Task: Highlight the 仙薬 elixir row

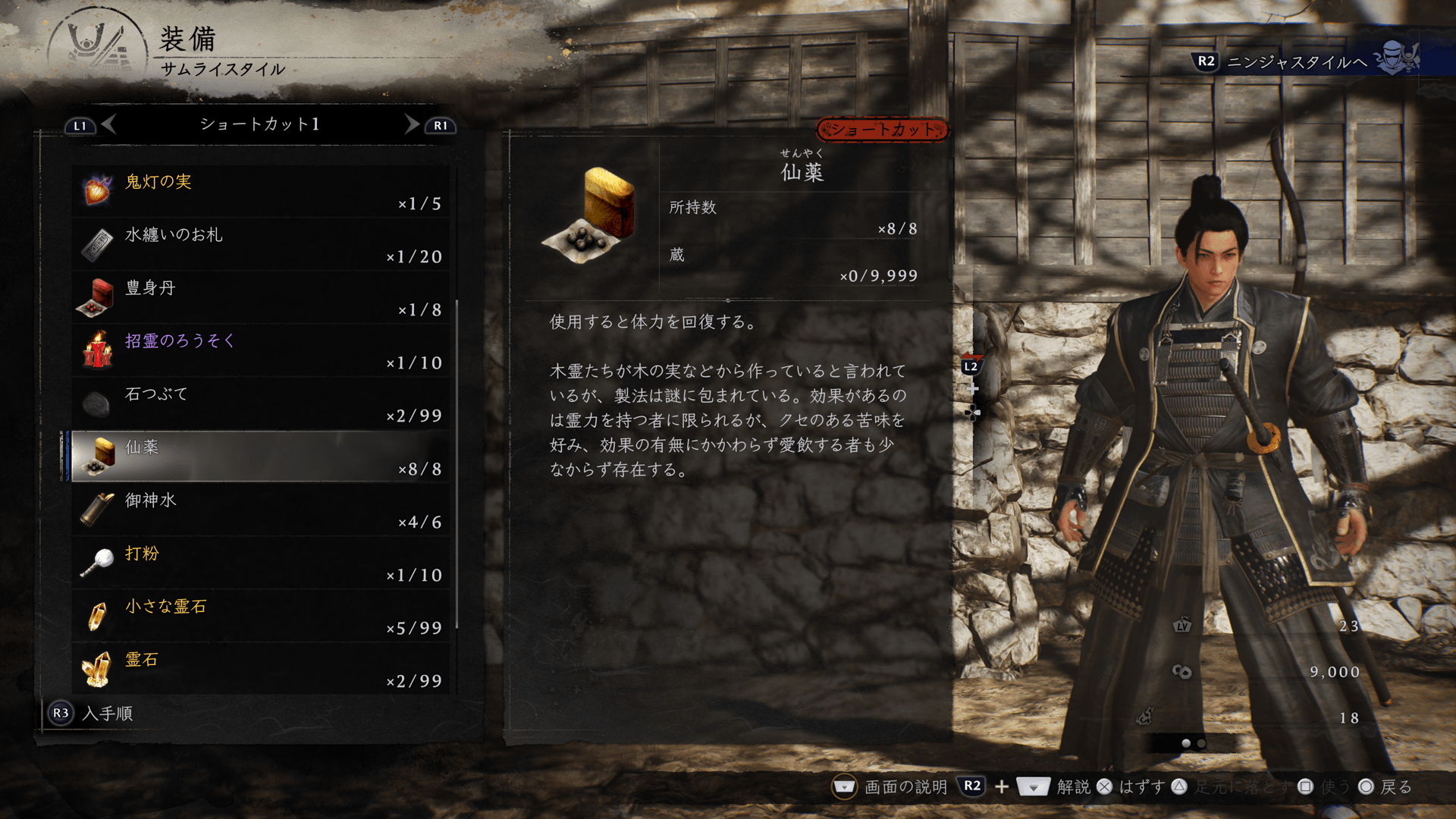Action: tap(262, 457)
